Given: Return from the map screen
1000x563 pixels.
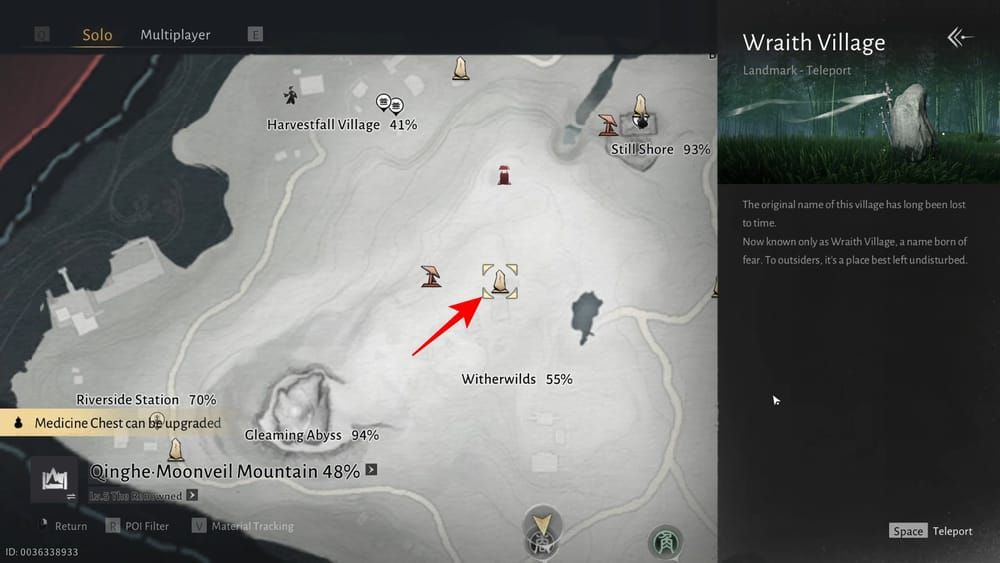Looking at the screenshot, I should coord(62,526).
